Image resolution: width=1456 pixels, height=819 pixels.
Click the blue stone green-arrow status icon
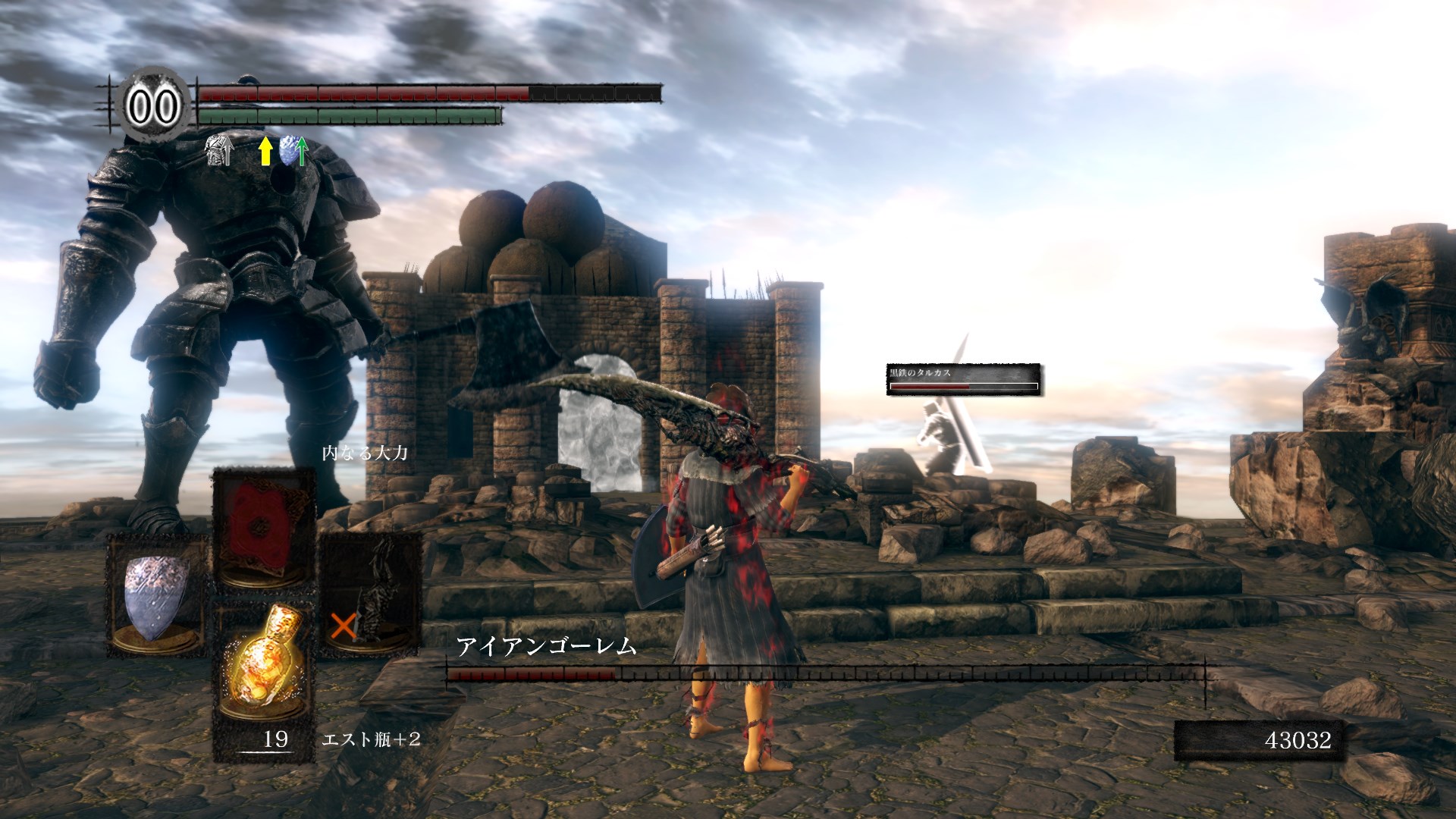tap(294, 151)
